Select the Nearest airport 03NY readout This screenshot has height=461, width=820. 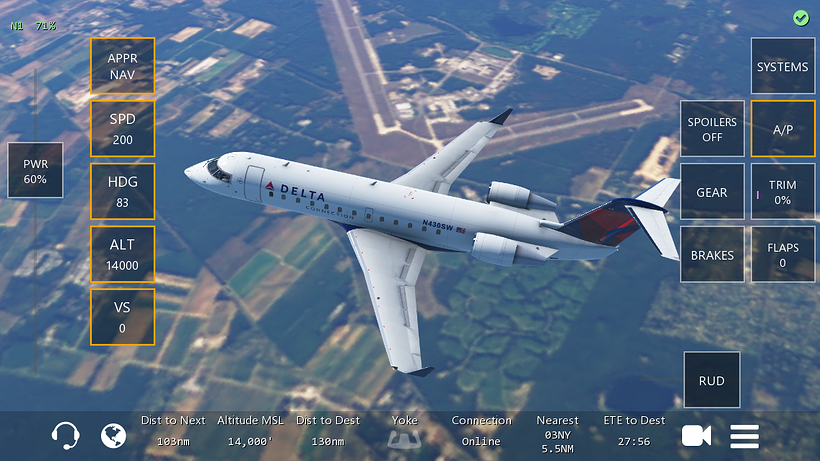(557, 434)
